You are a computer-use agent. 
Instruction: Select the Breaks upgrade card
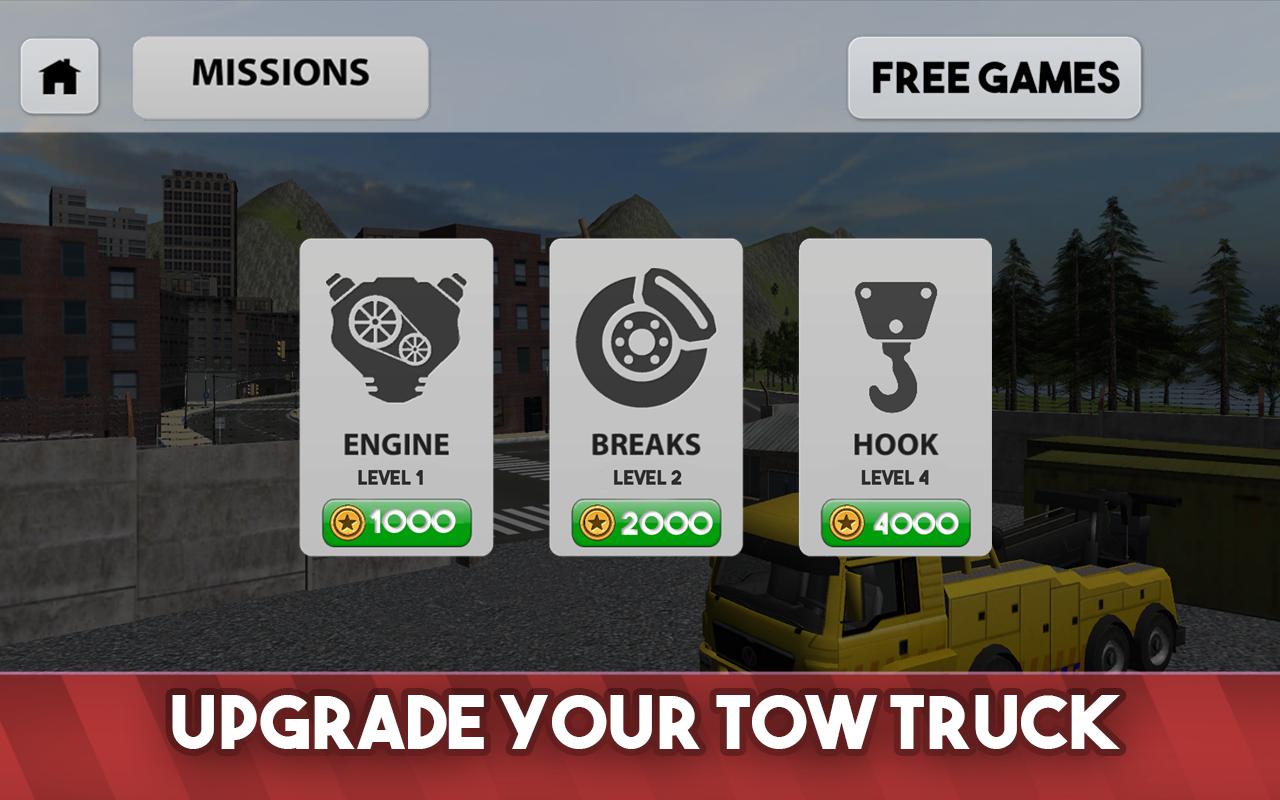[x=647, y=395]
